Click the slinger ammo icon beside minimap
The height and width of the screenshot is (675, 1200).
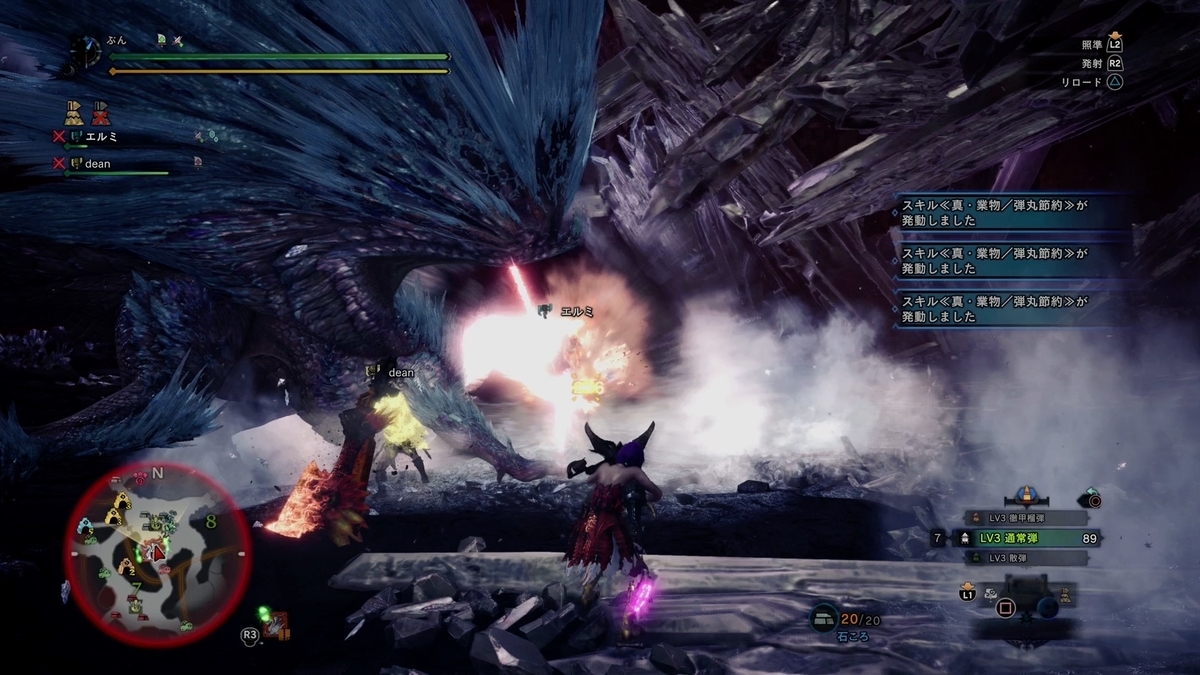tap(276, 627)
